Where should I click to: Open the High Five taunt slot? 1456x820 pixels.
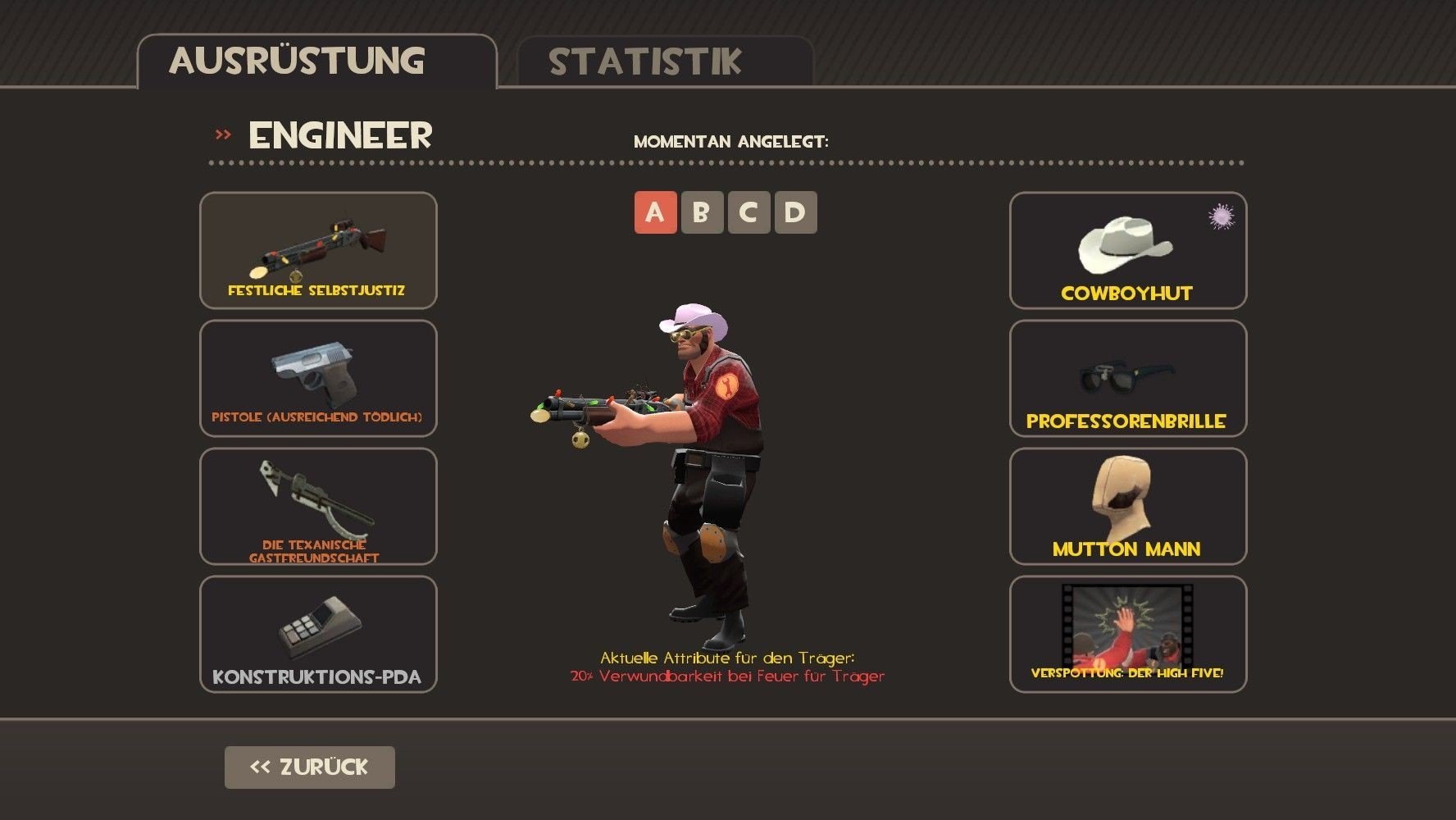coord(1127,634)
